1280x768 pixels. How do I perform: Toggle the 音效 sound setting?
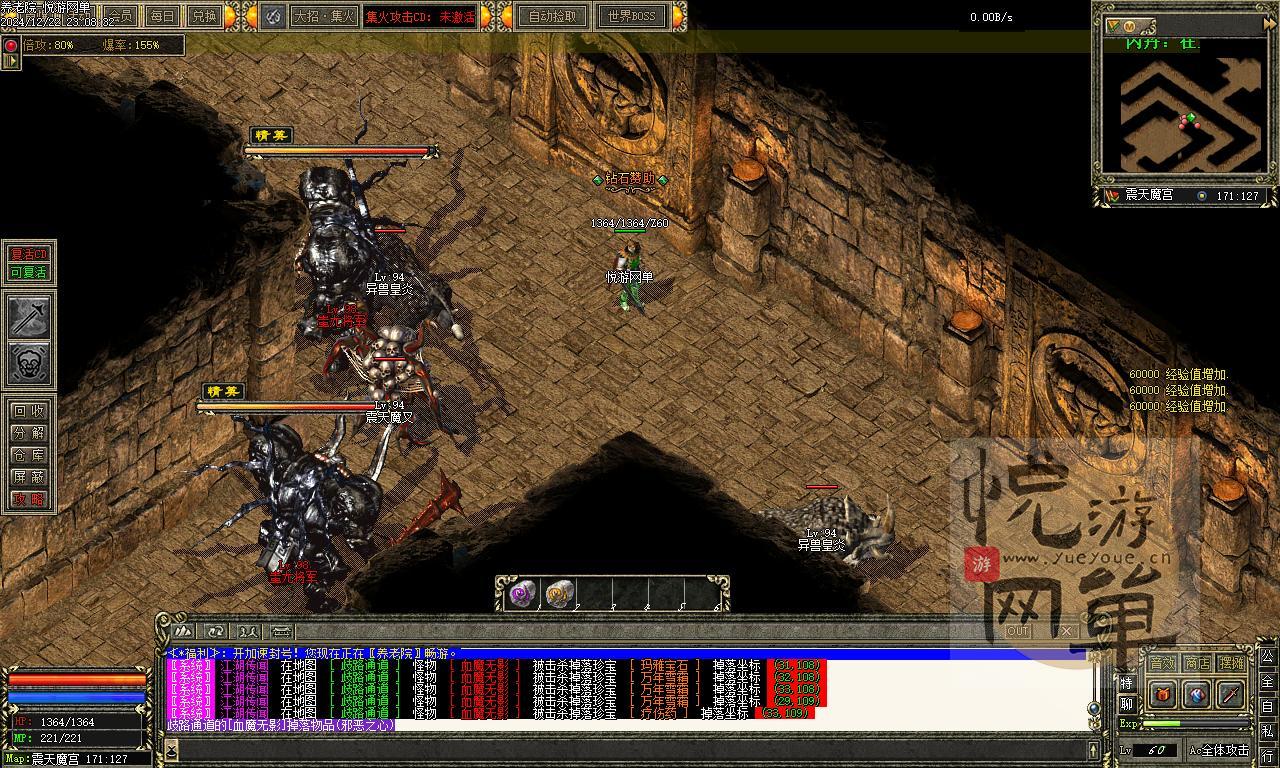tap(1162, 662)
